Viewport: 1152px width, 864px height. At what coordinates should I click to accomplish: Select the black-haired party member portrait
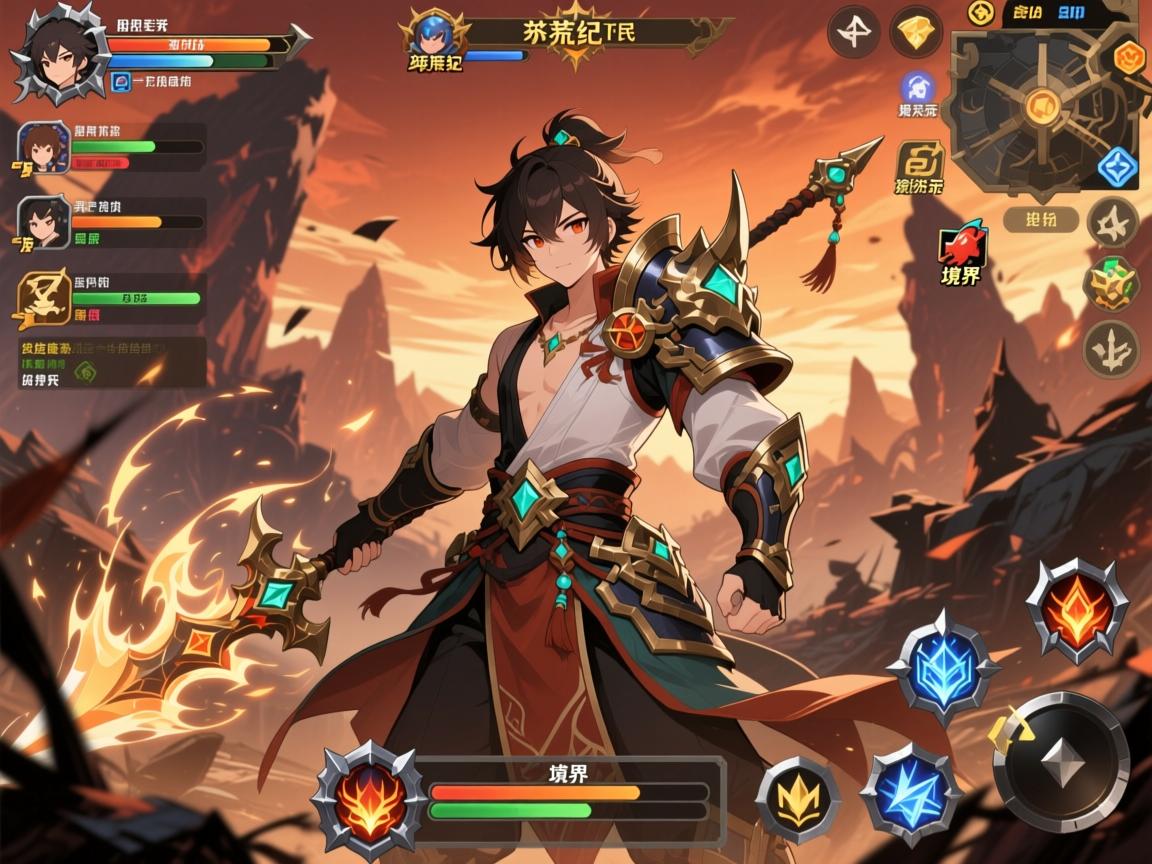[x=44, y=222]
